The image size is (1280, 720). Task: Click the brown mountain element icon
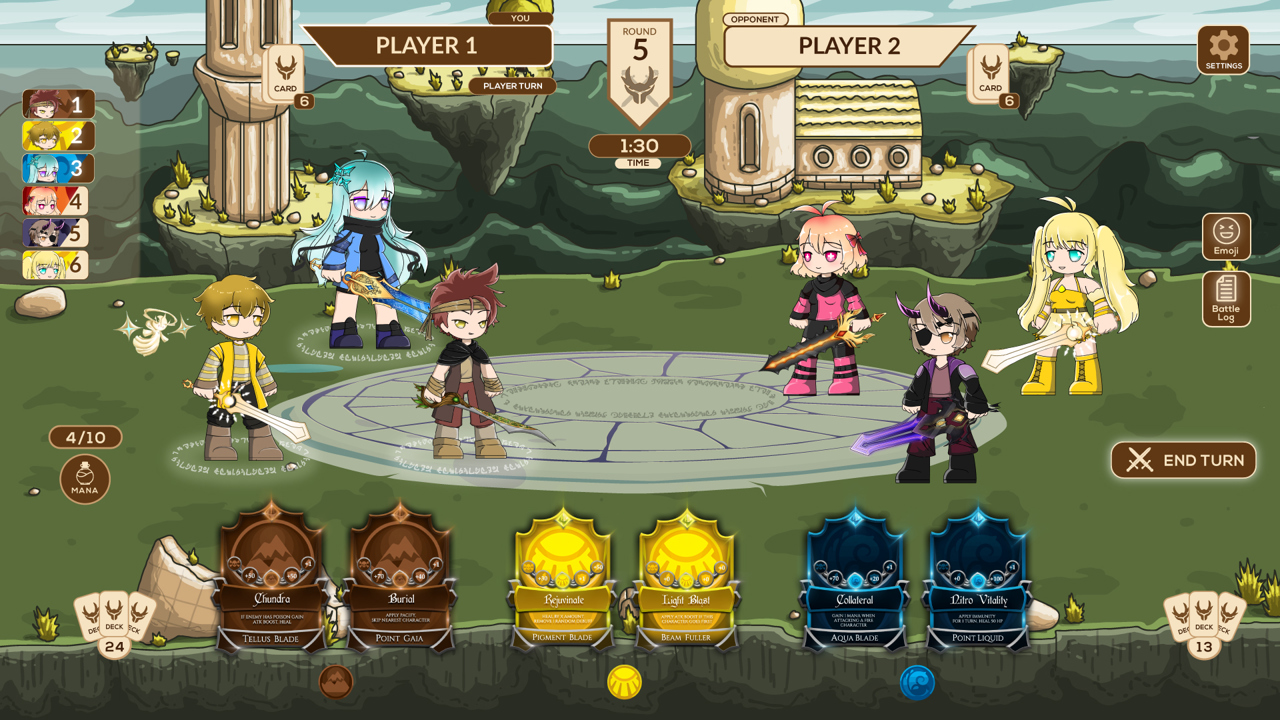[x=336, y=682]
